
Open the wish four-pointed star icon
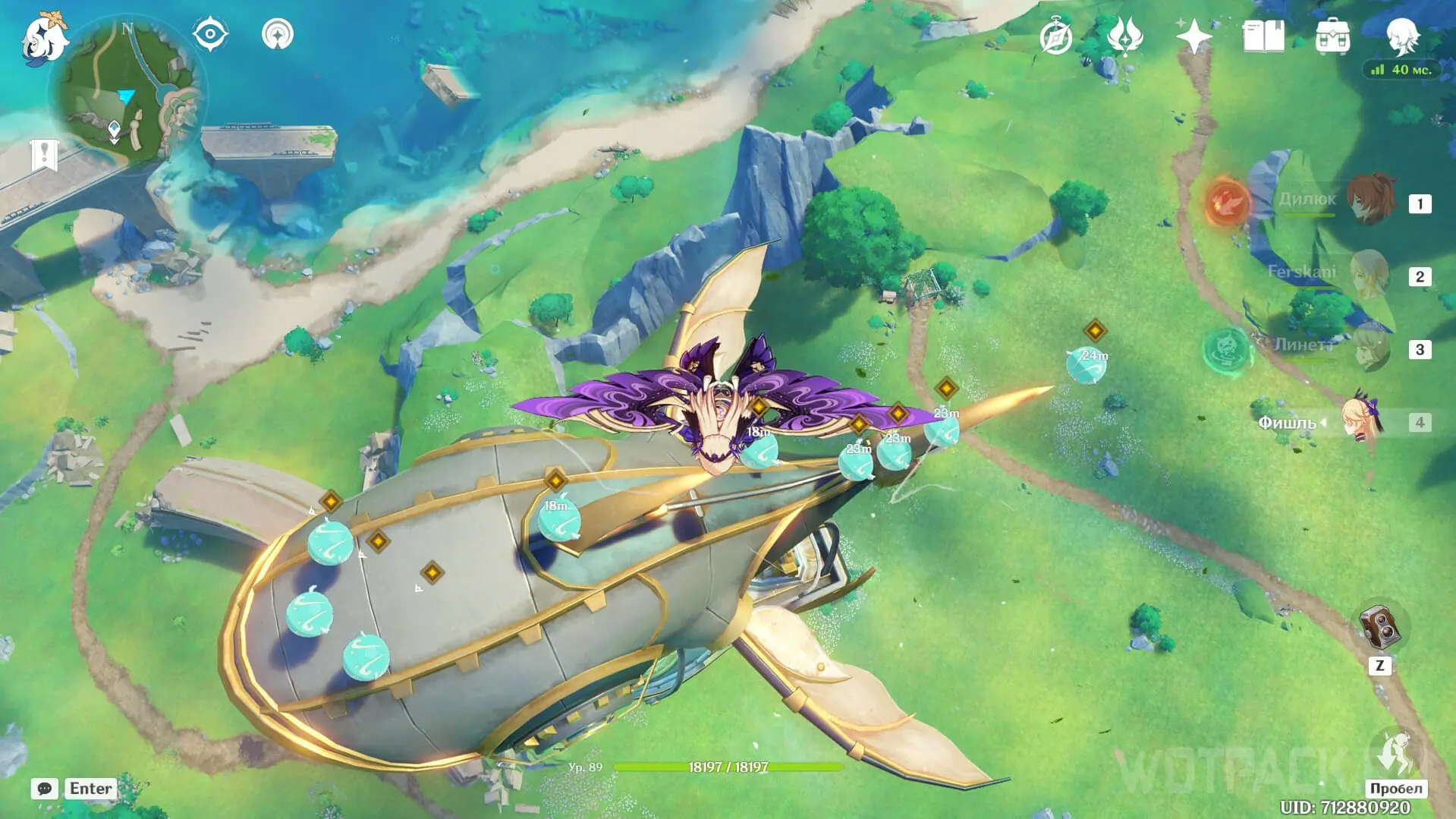pyautogui.click(x=1193, y=36)
